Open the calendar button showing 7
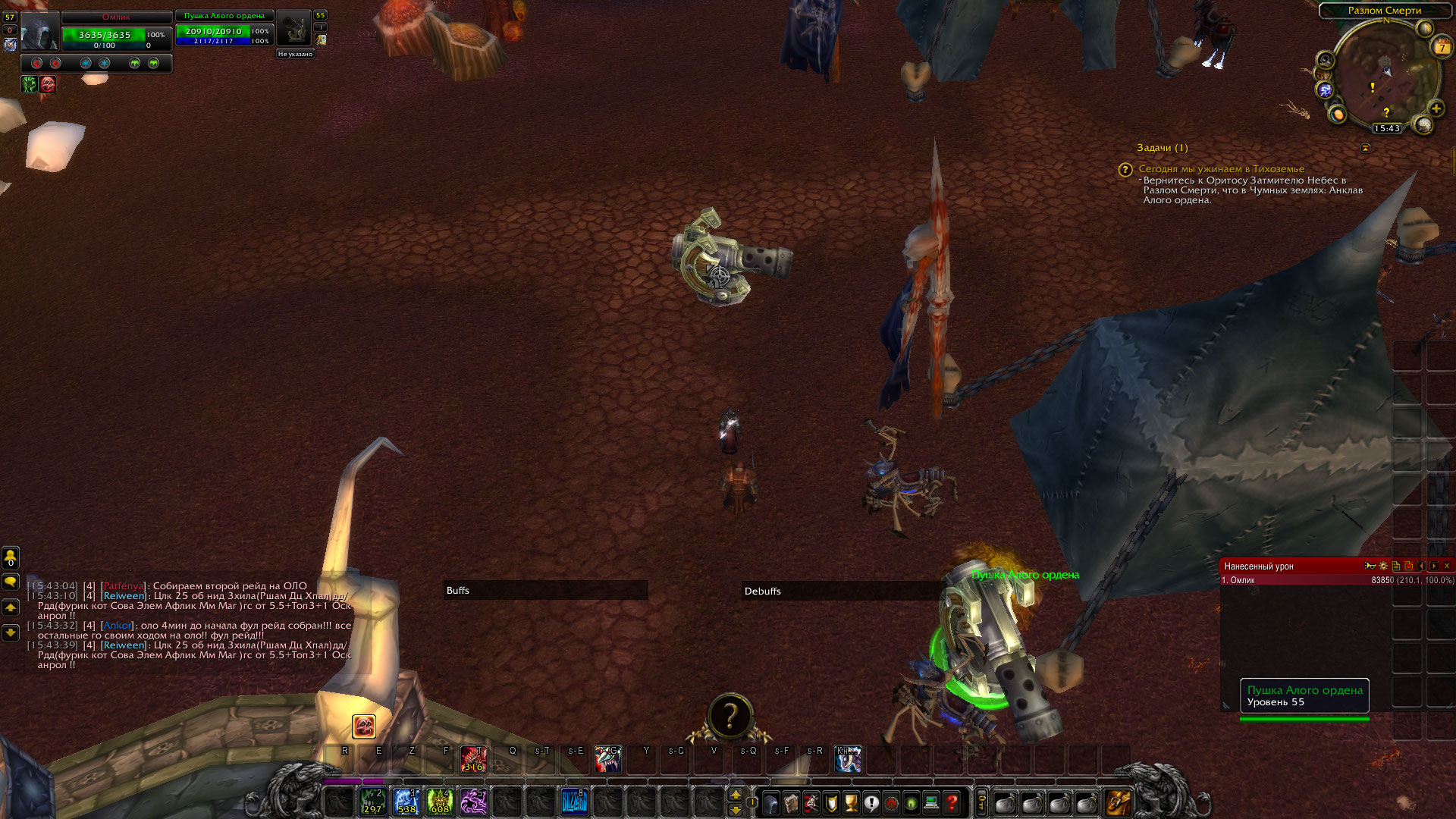 click(x=1441, y=47)
